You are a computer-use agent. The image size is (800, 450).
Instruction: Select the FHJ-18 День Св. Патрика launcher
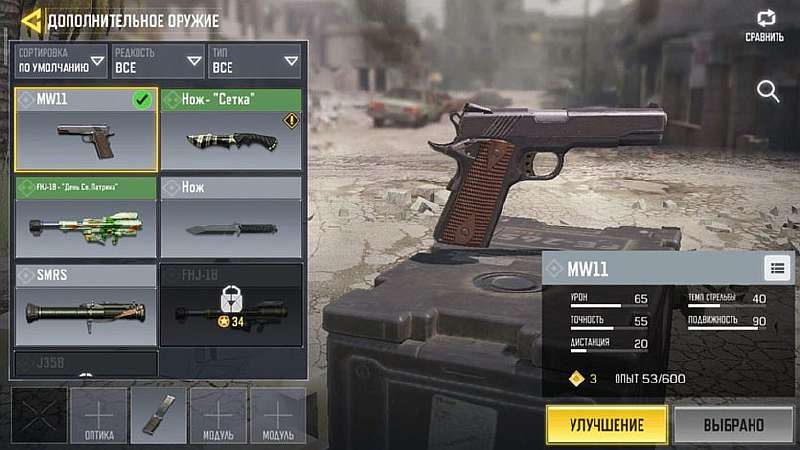click(x=86, y=217)
